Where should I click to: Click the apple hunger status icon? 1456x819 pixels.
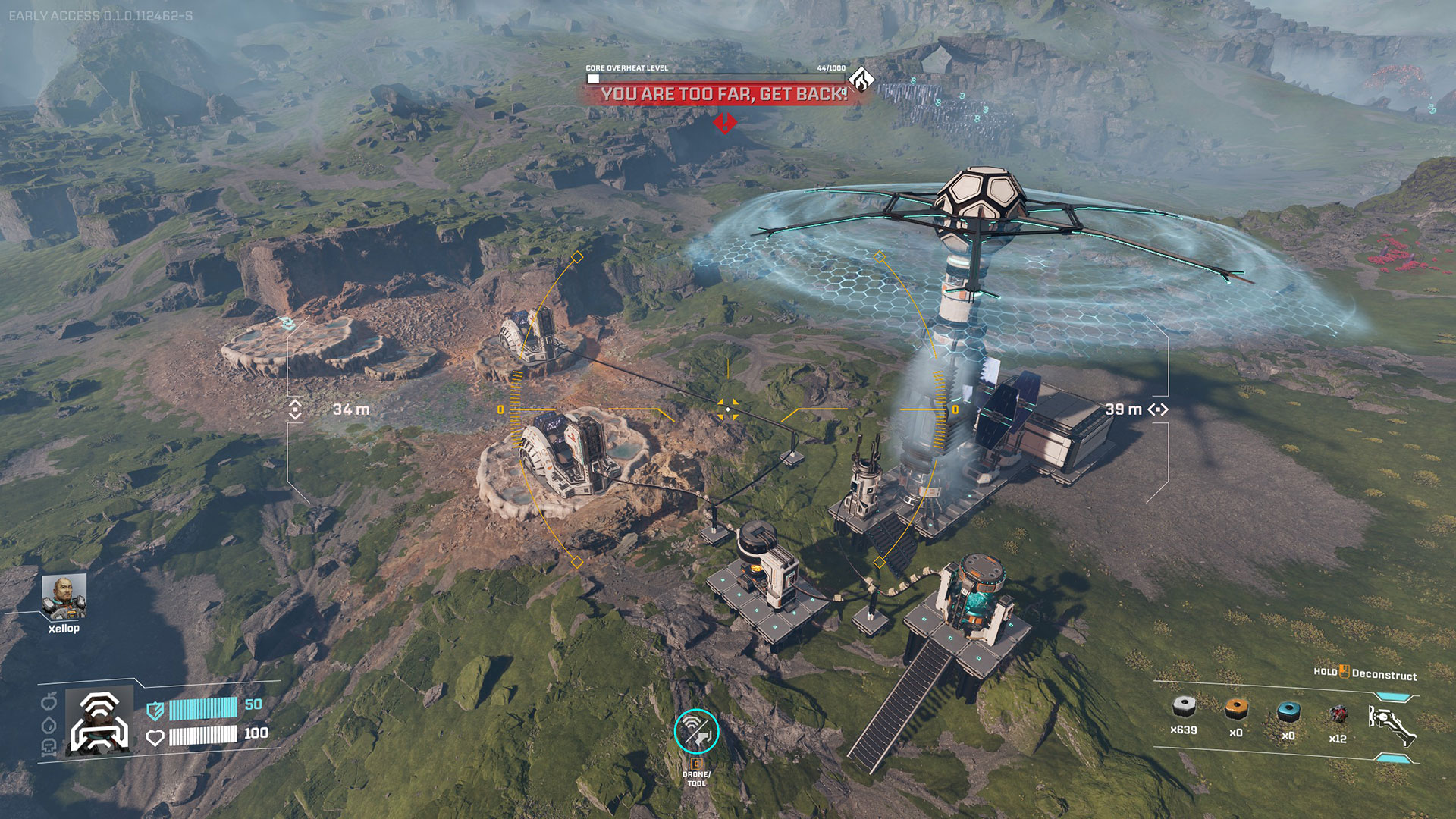49,701
